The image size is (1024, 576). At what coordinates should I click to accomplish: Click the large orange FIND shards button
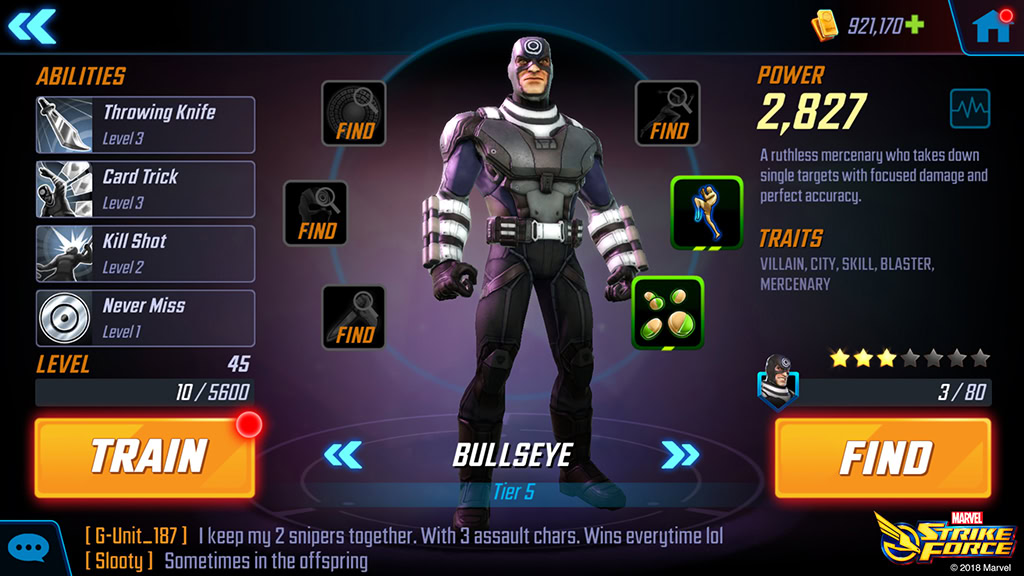point(883,457)
